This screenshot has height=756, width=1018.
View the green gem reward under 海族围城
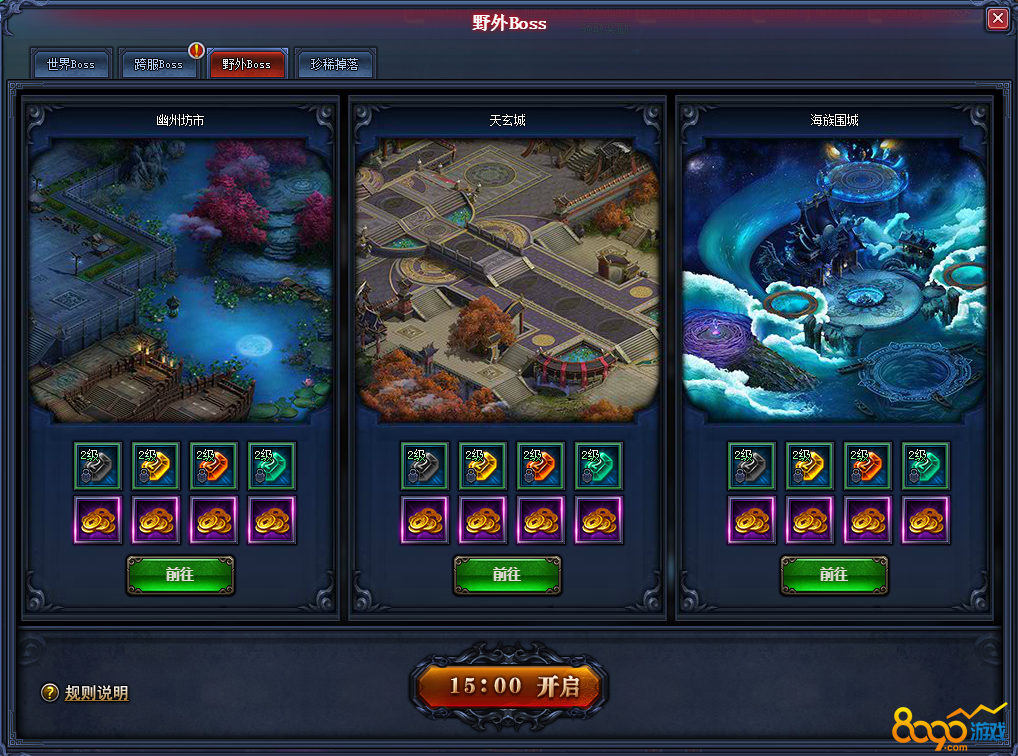(x=925, y=466)
